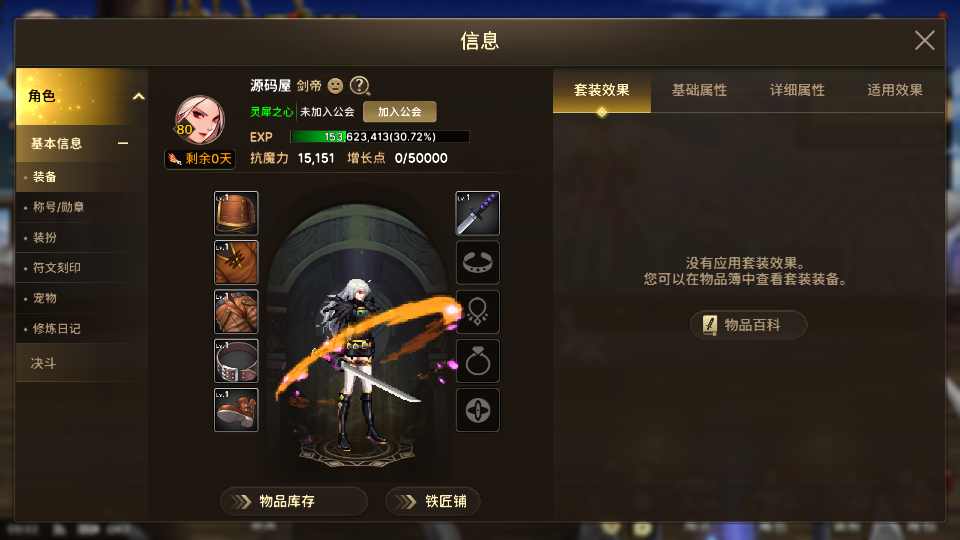Open the 符文刻印 entry
Screen dimensions: 960x540
pos(57,268)
